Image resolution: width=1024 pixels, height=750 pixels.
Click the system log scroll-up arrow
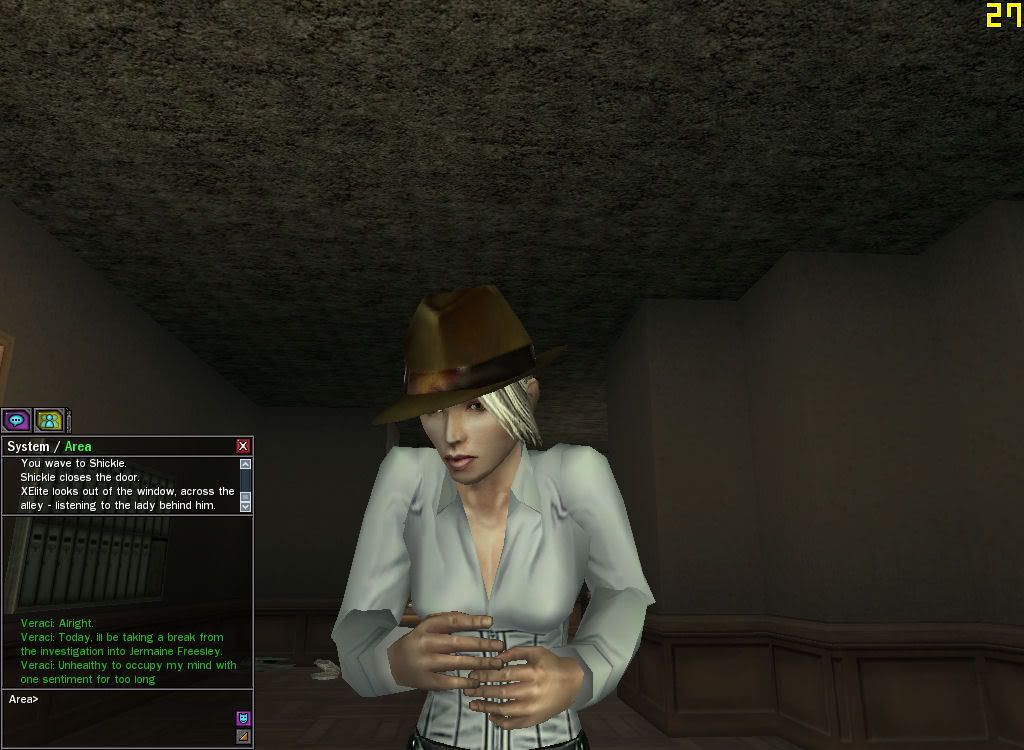pos(245,464)
